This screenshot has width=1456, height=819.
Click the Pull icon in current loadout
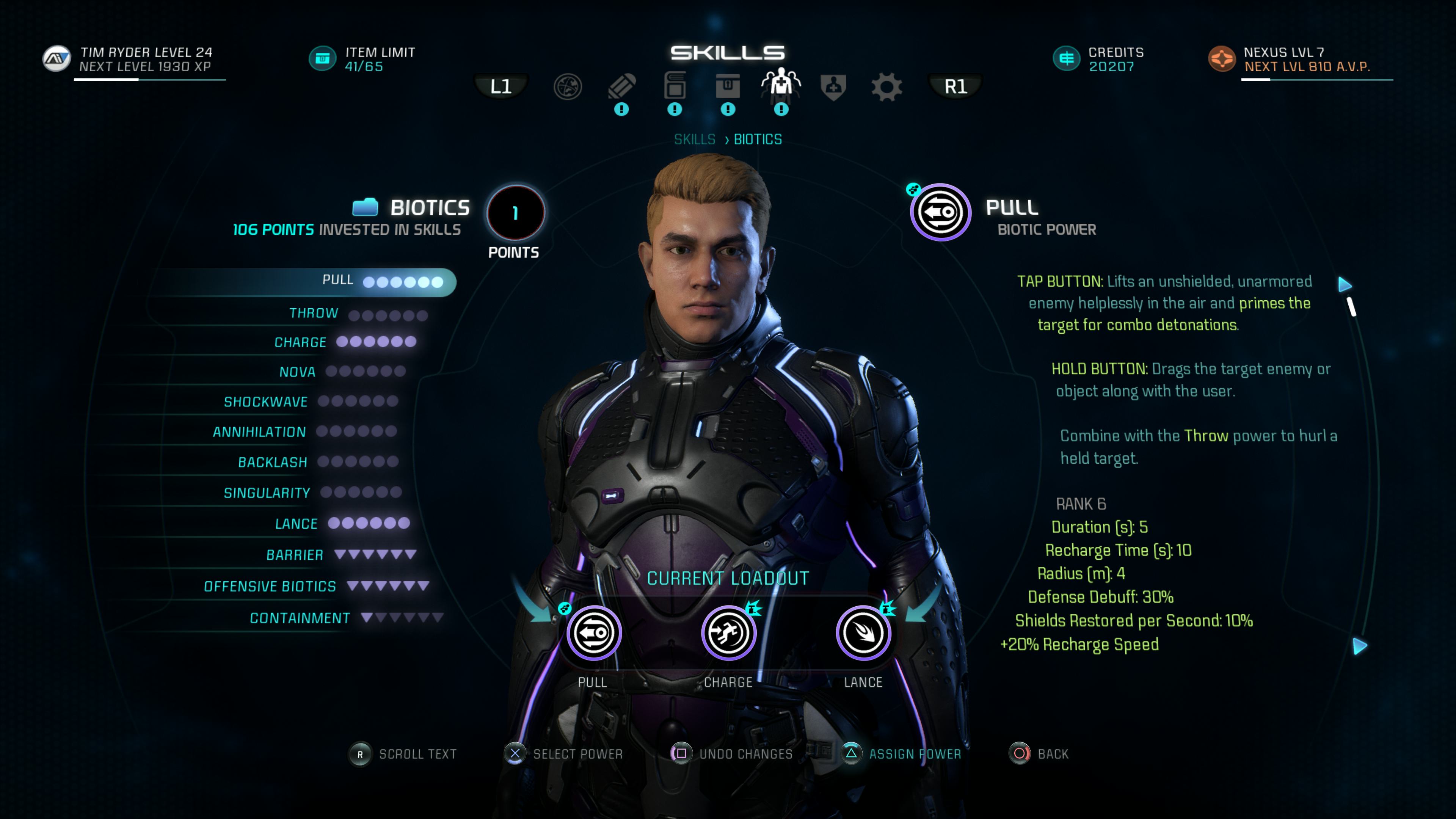tap(593, 633)
